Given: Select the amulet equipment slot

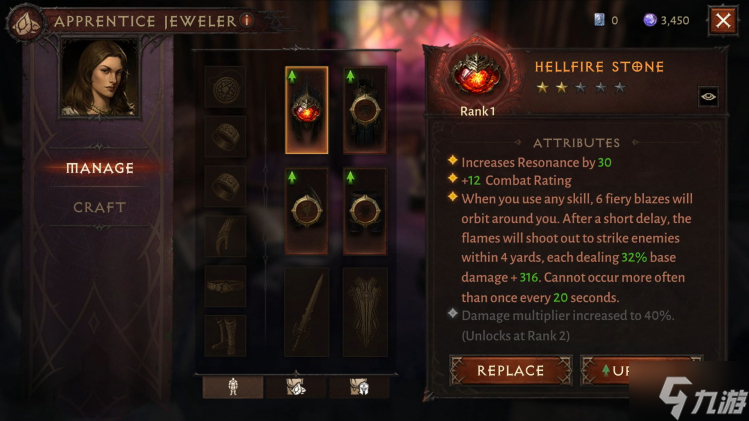Looking at the screenshot, I should point(225,87).
